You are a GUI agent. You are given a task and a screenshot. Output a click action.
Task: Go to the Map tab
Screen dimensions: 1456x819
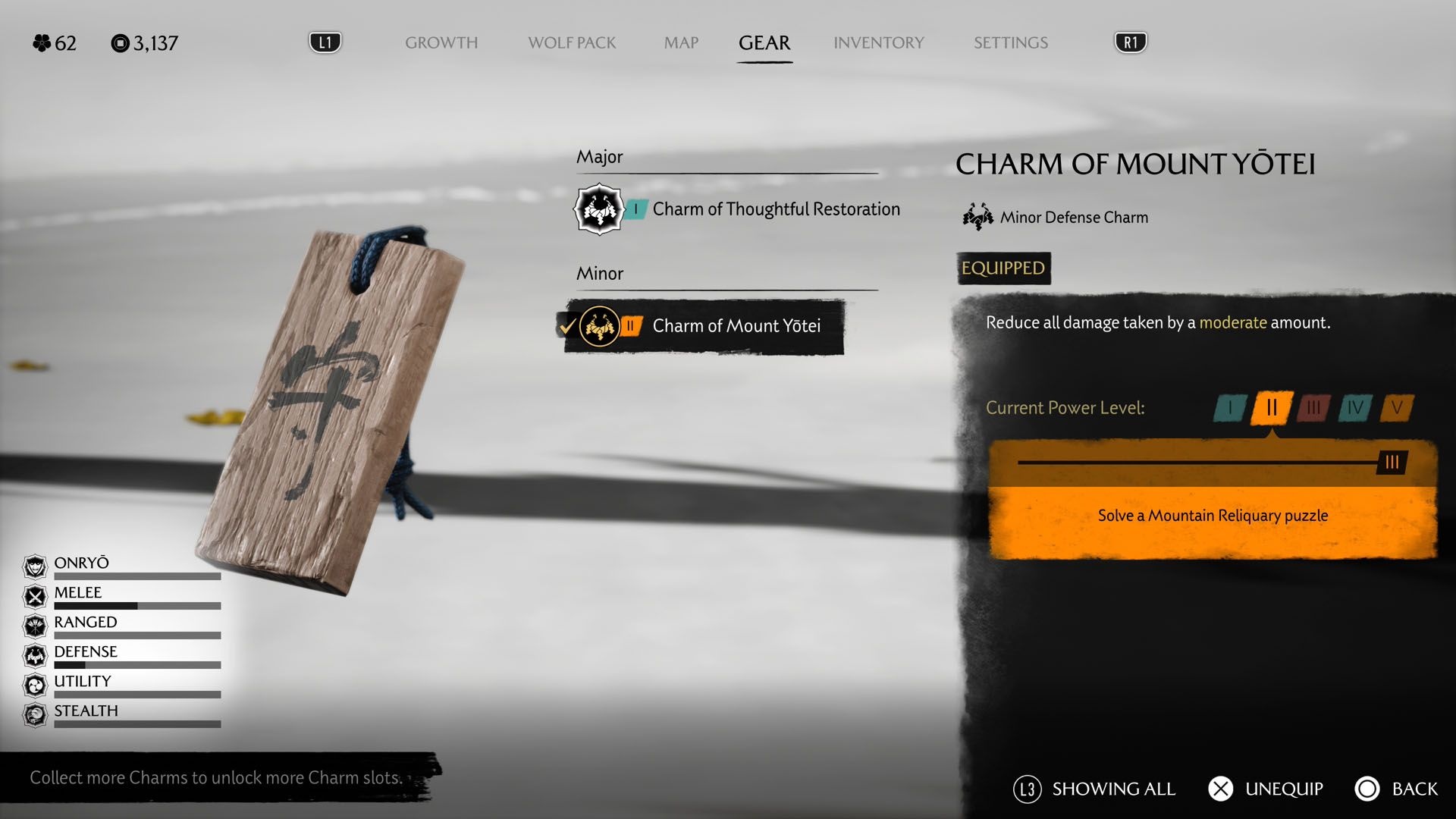tap(681, 42)
